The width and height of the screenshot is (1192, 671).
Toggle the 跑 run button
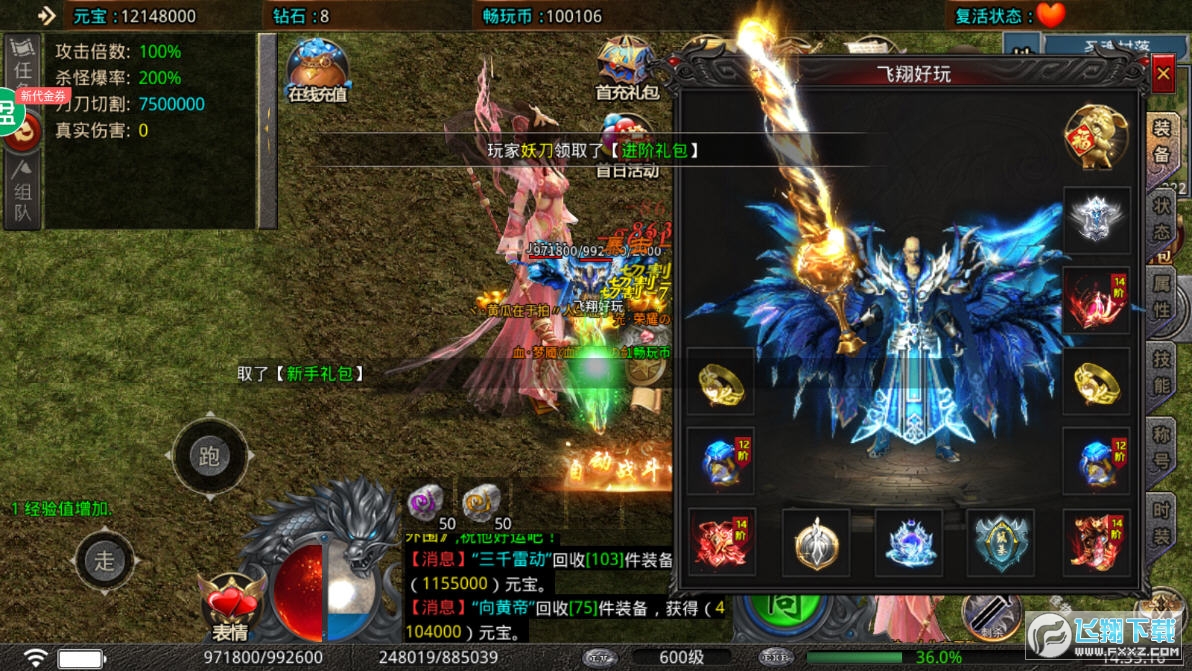(208, 457)
